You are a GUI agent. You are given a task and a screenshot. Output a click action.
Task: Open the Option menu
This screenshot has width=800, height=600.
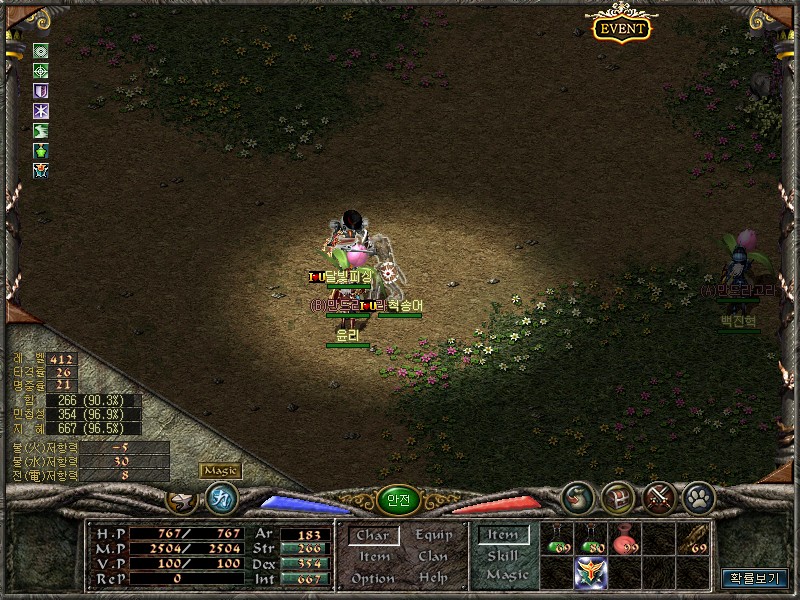tap(372, 578)
